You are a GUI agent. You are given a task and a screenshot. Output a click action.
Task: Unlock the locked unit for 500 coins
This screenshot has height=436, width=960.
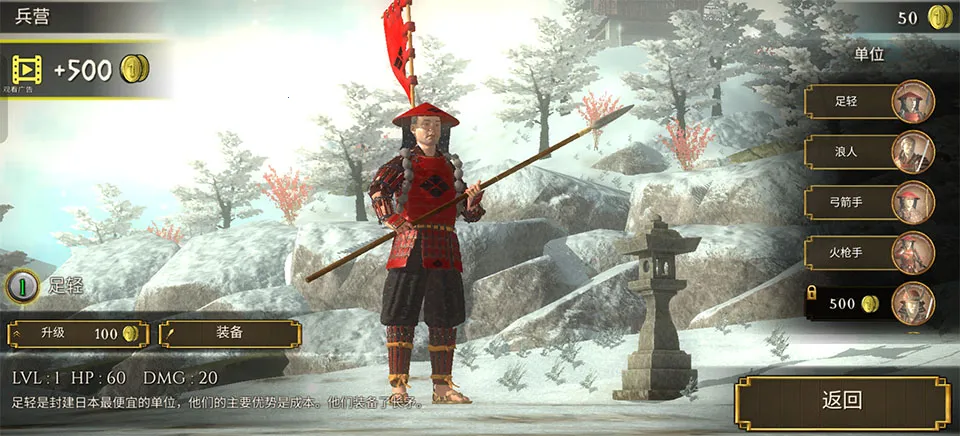[868, 304]
